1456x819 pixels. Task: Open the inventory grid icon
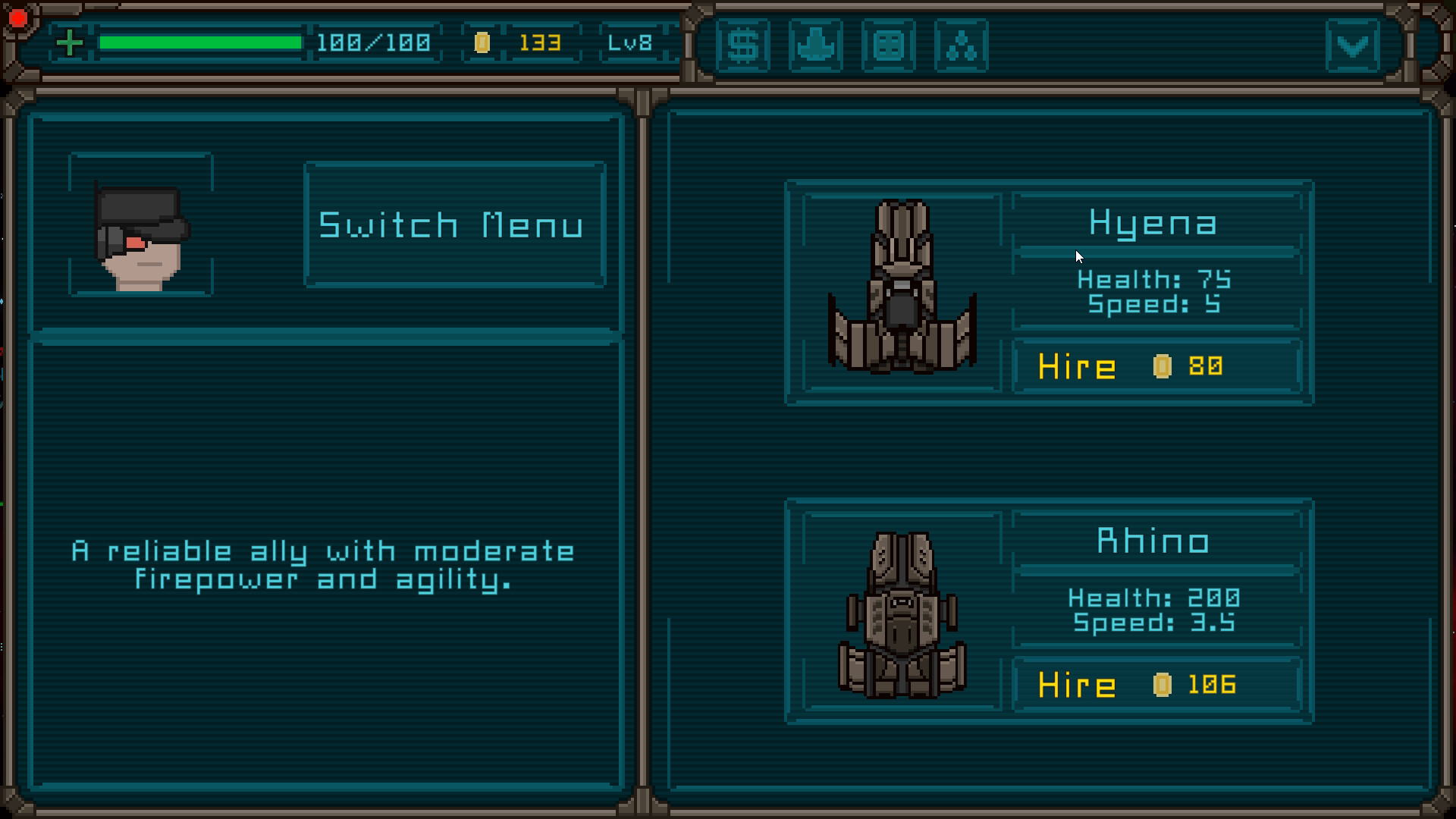pyautogui.click(x=889, y=46)
